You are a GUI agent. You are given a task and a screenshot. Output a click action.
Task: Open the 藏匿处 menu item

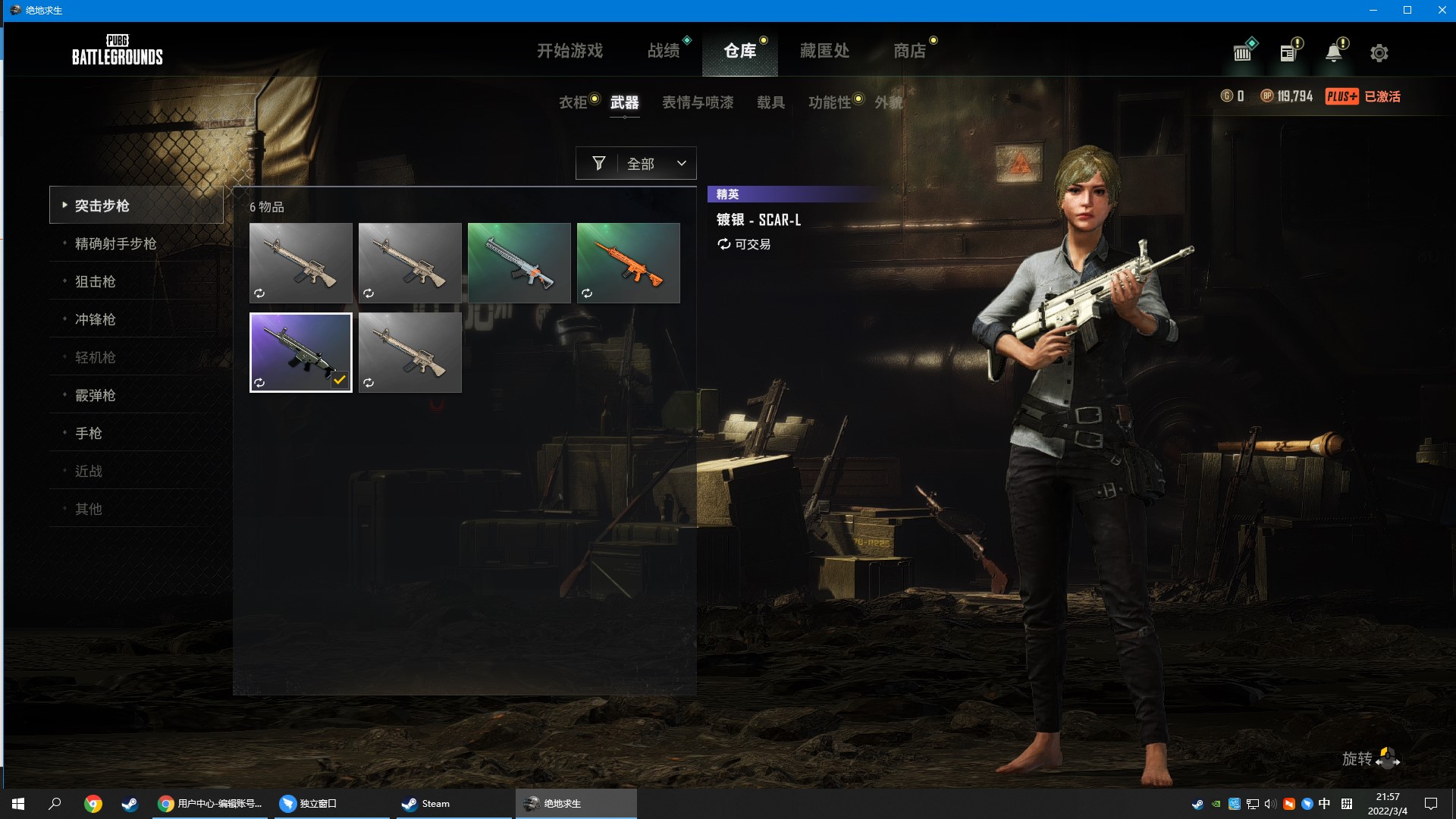click(824, 51)
